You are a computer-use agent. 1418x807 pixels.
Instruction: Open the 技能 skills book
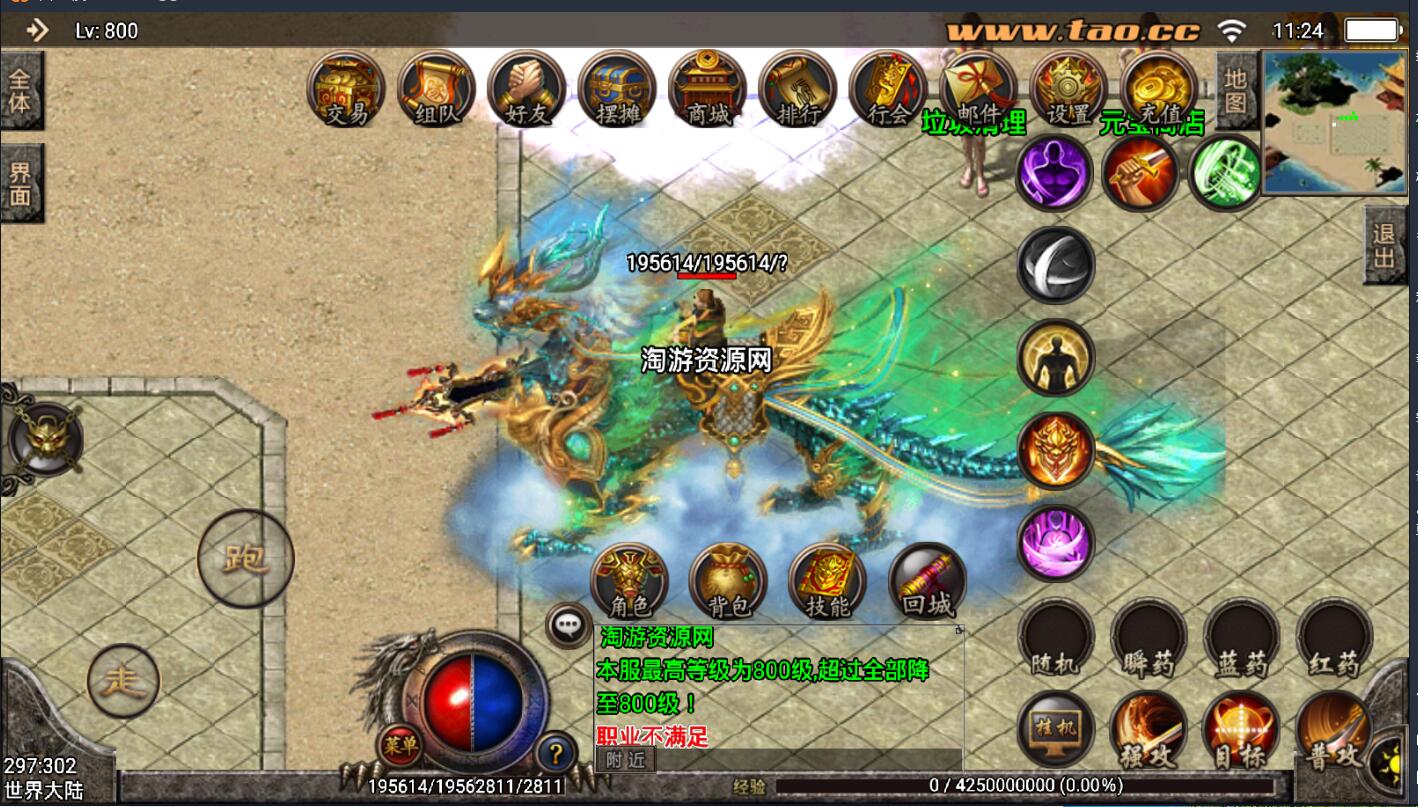click(x=827, y=581)
